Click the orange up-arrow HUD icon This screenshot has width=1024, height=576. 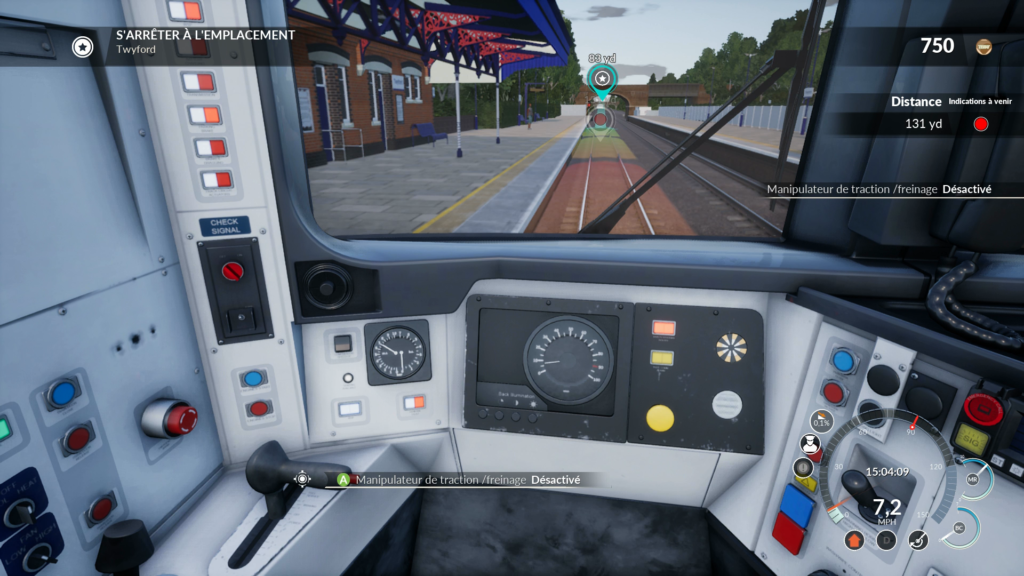pyautogui.click(x=853, y=540)
